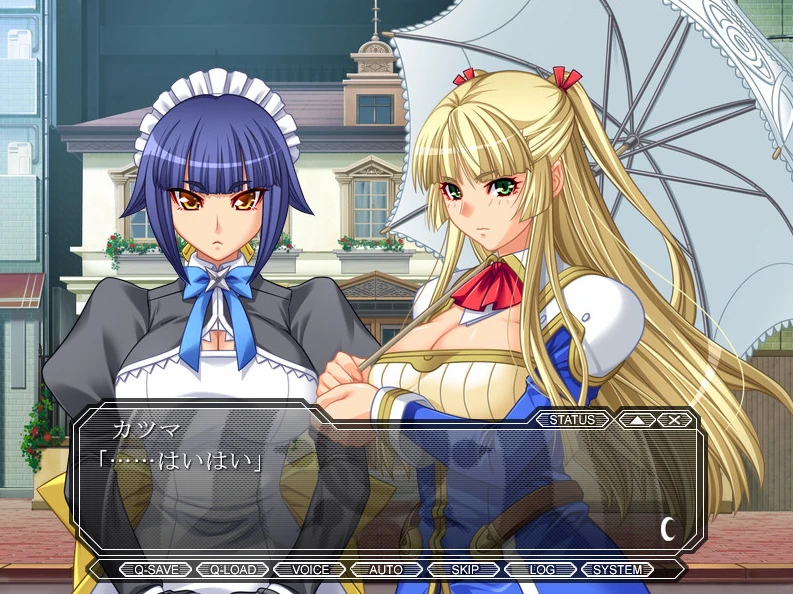This screenshot has height=594, width=793.
Task: Open the SYSTEM menu
Action: click(618, 570)
